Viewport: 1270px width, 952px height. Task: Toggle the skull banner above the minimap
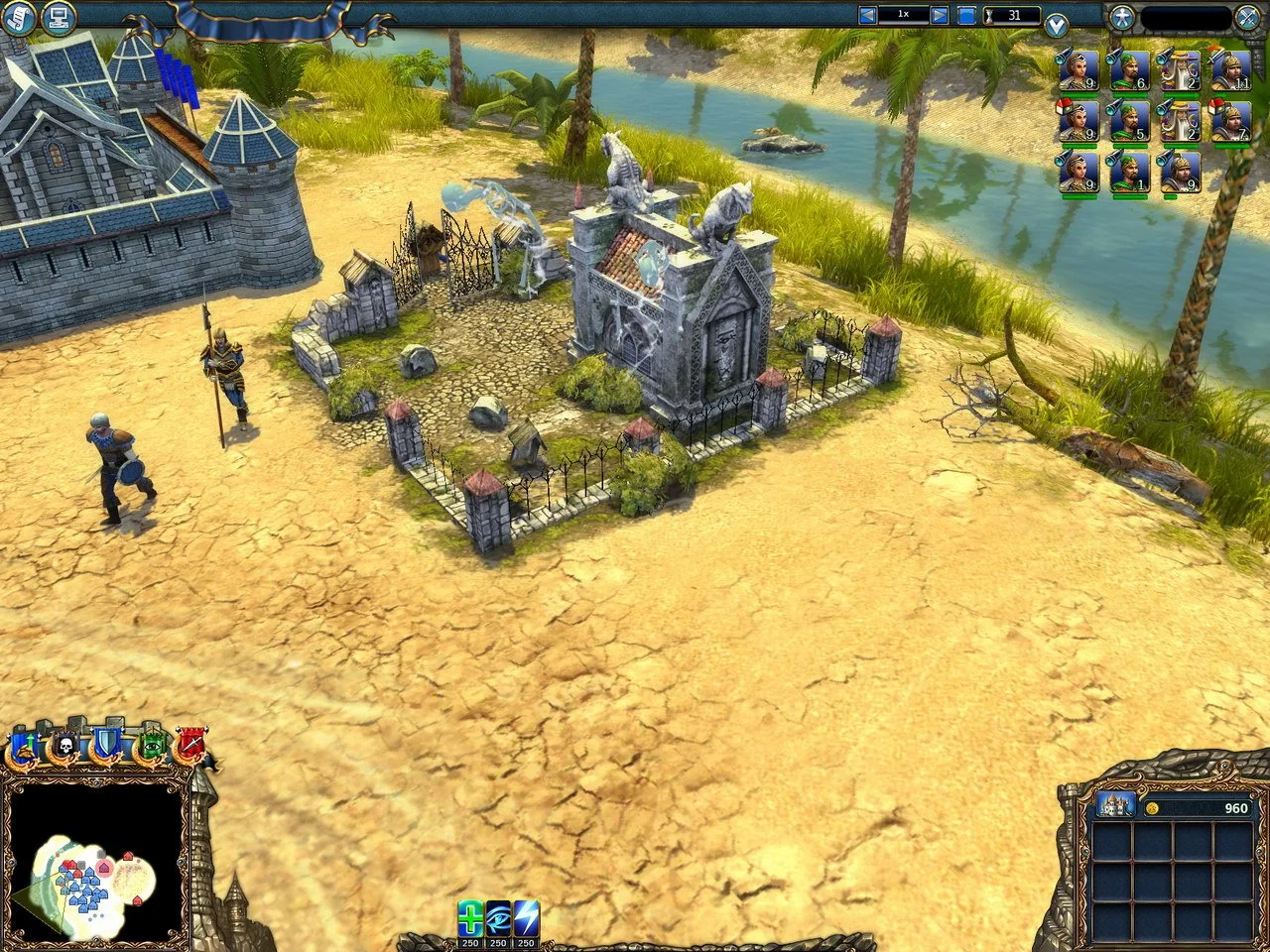click(63, 744)
